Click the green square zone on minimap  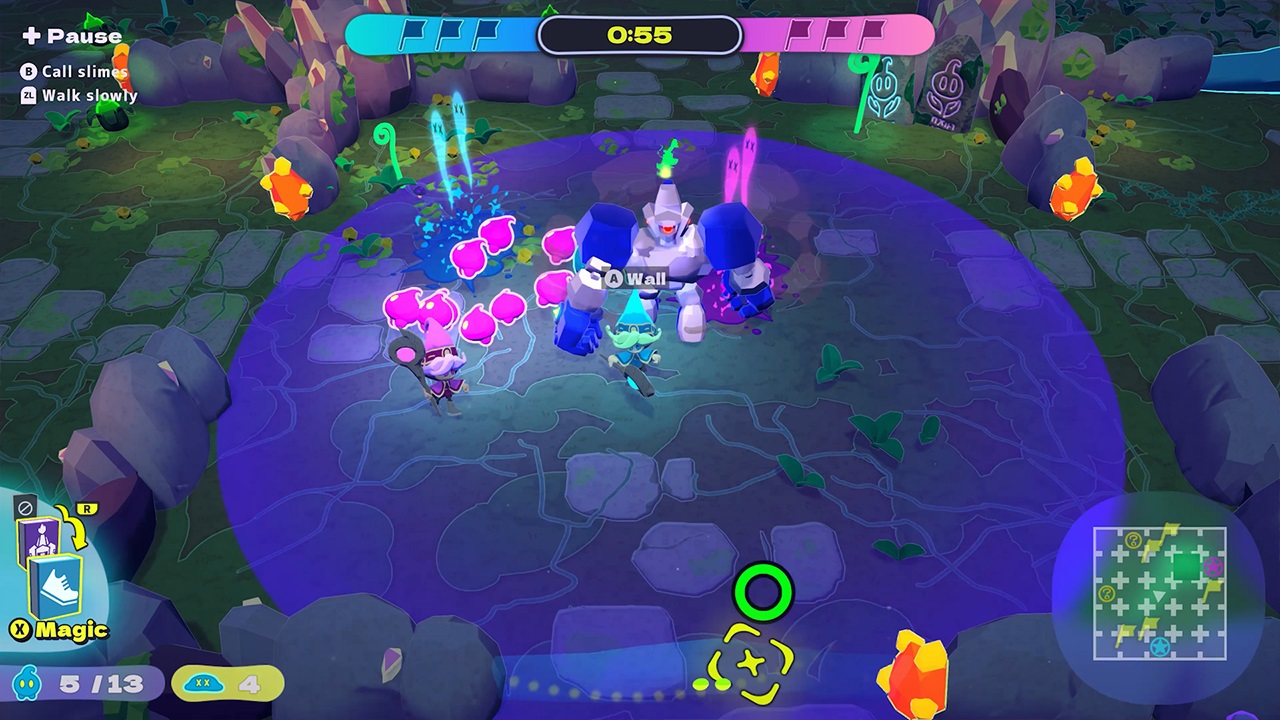(x=1187, y=566)
